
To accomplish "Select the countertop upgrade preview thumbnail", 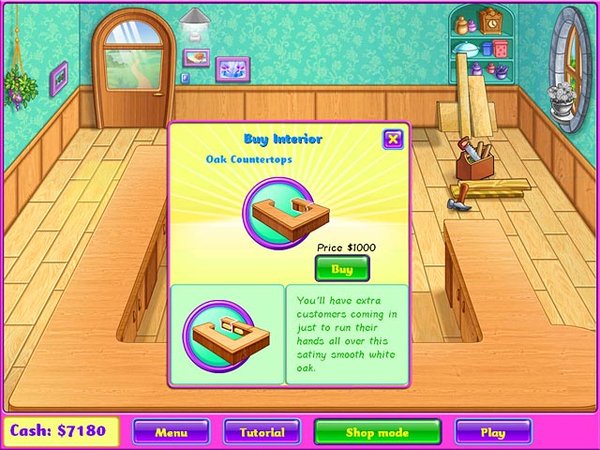I will [x=226, y=334].
